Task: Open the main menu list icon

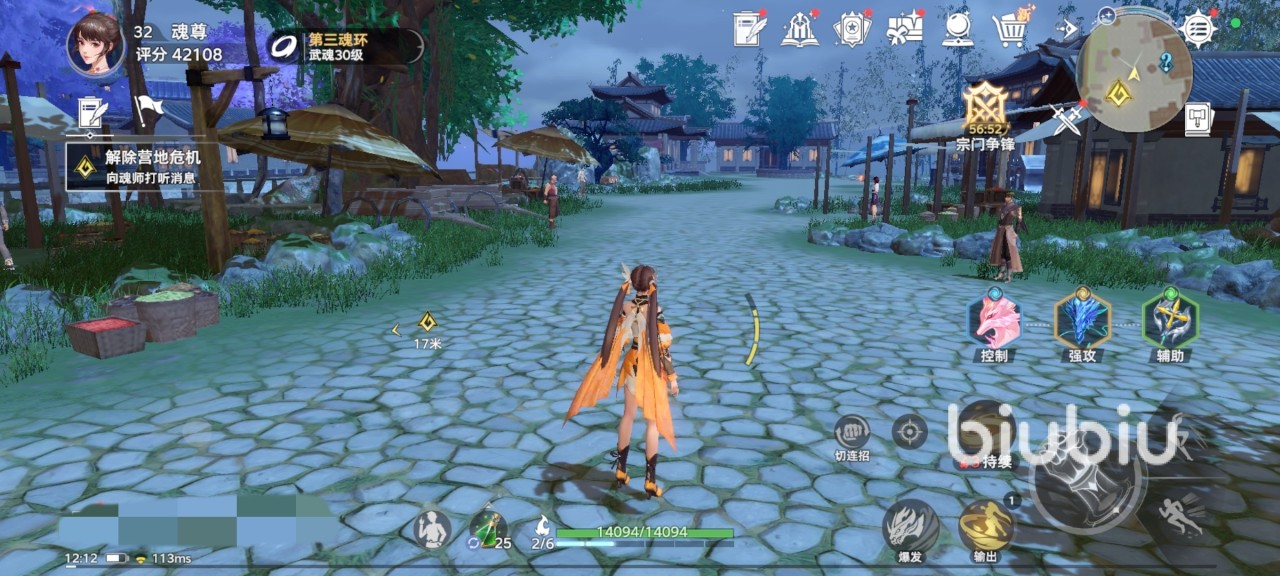Action: 1198,29
